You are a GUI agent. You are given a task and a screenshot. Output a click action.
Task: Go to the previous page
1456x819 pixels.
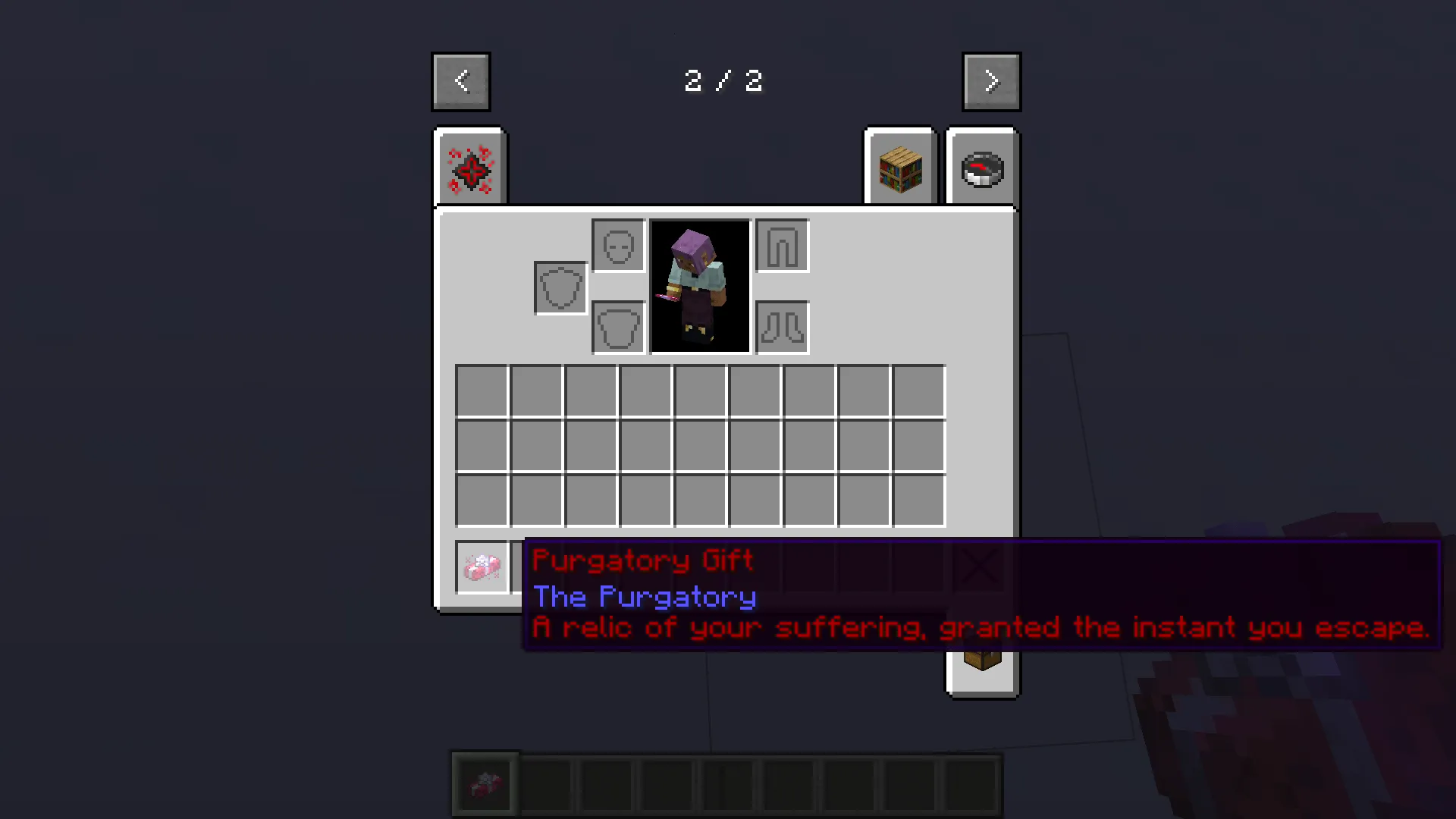click(460, 80)
